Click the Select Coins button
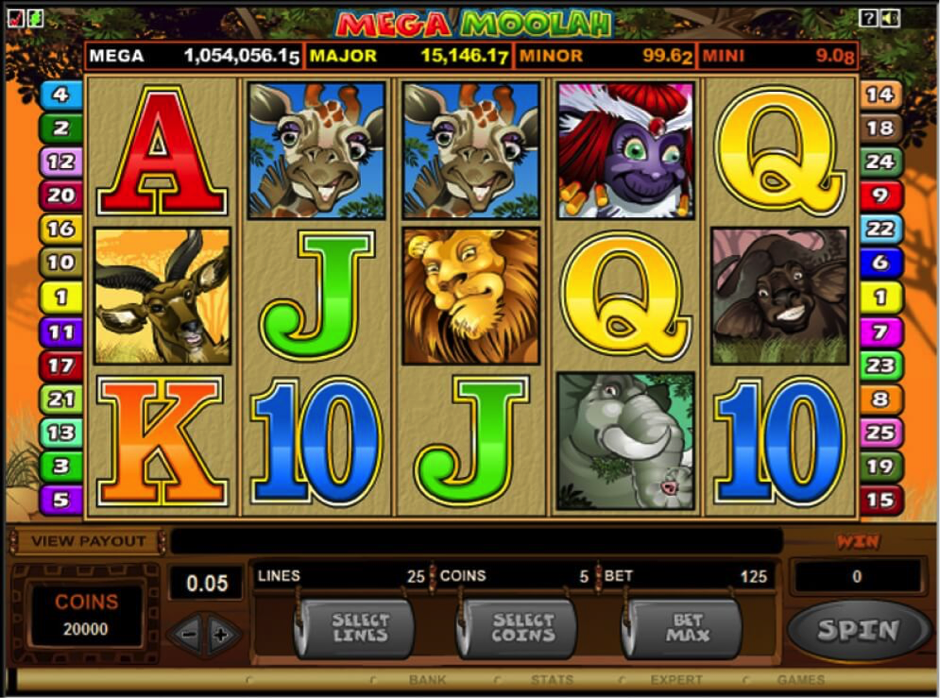This screenshot has height=698, width=940. 522,628
